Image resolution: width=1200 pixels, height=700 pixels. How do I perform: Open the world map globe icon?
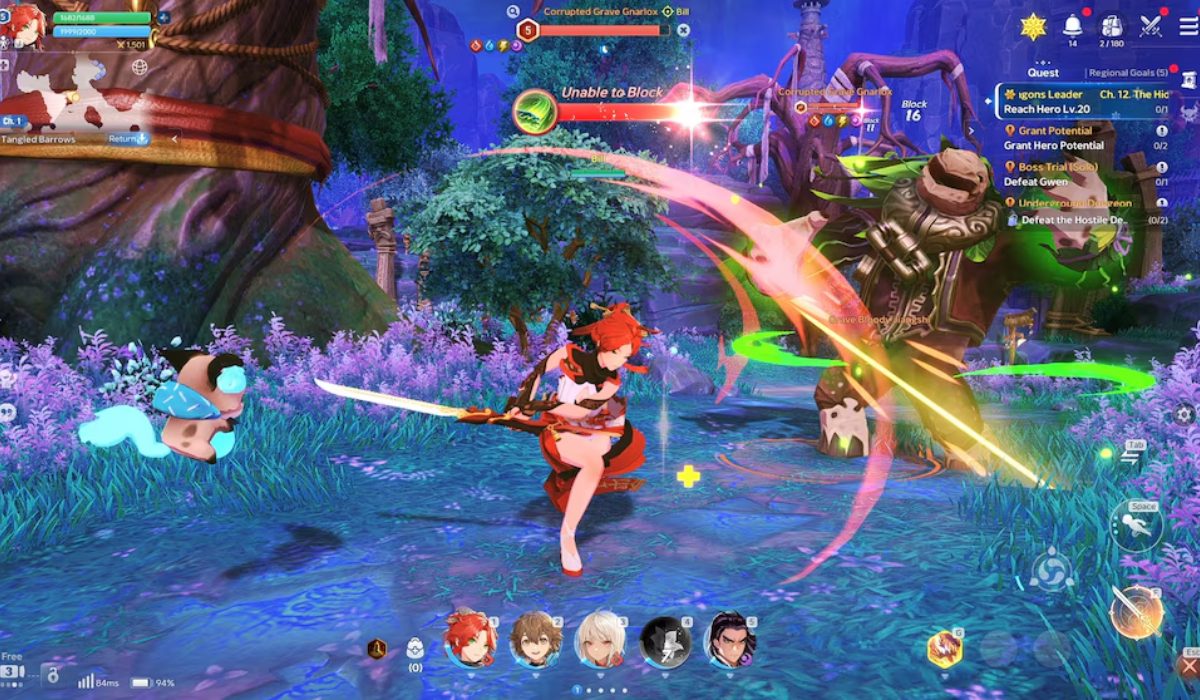[140, 68]
